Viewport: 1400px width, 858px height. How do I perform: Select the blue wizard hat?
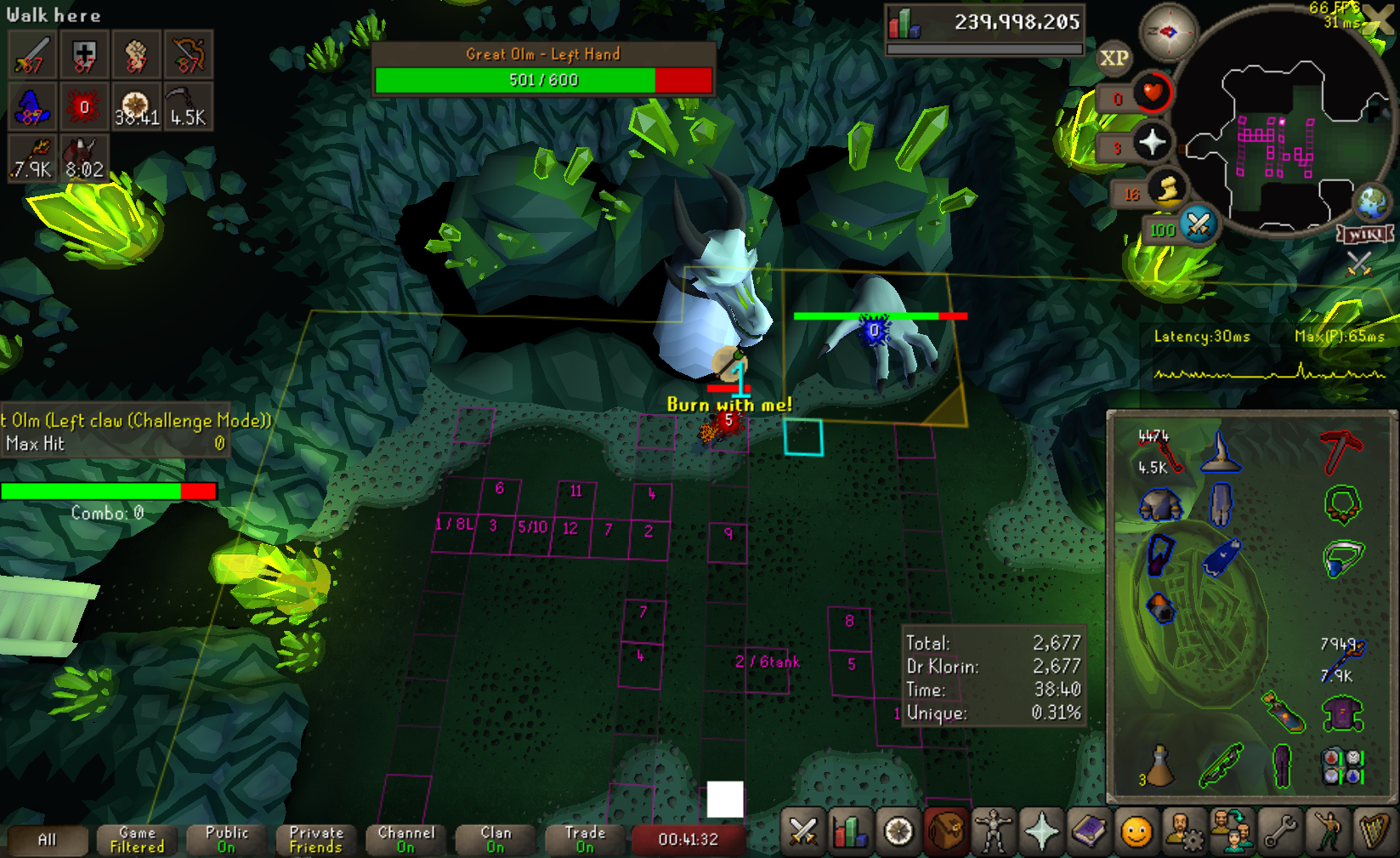[x=1220, y=451]
